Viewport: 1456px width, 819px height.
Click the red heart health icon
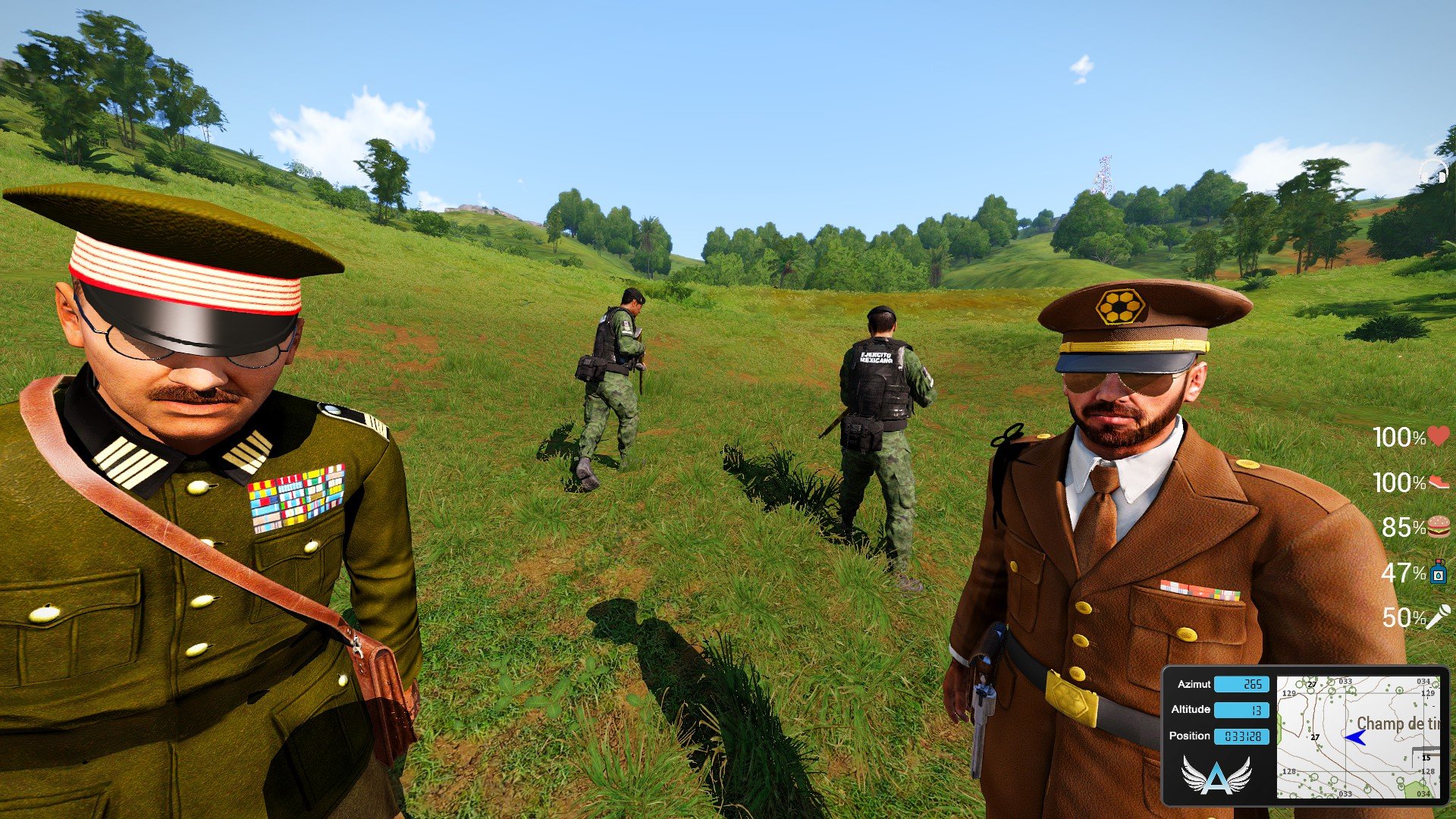tap(1439, 436)
